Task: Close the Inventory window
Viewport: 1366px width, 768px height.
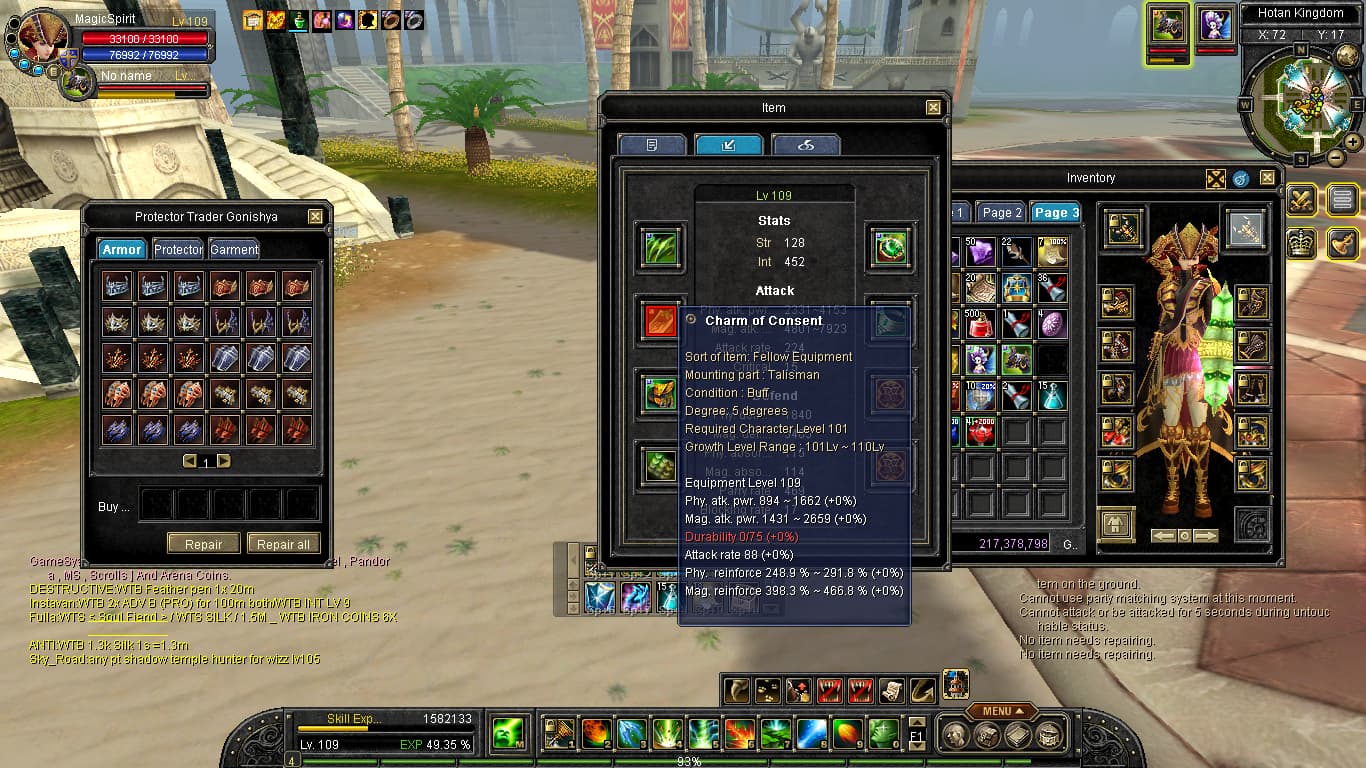Action: point(1267,178)
